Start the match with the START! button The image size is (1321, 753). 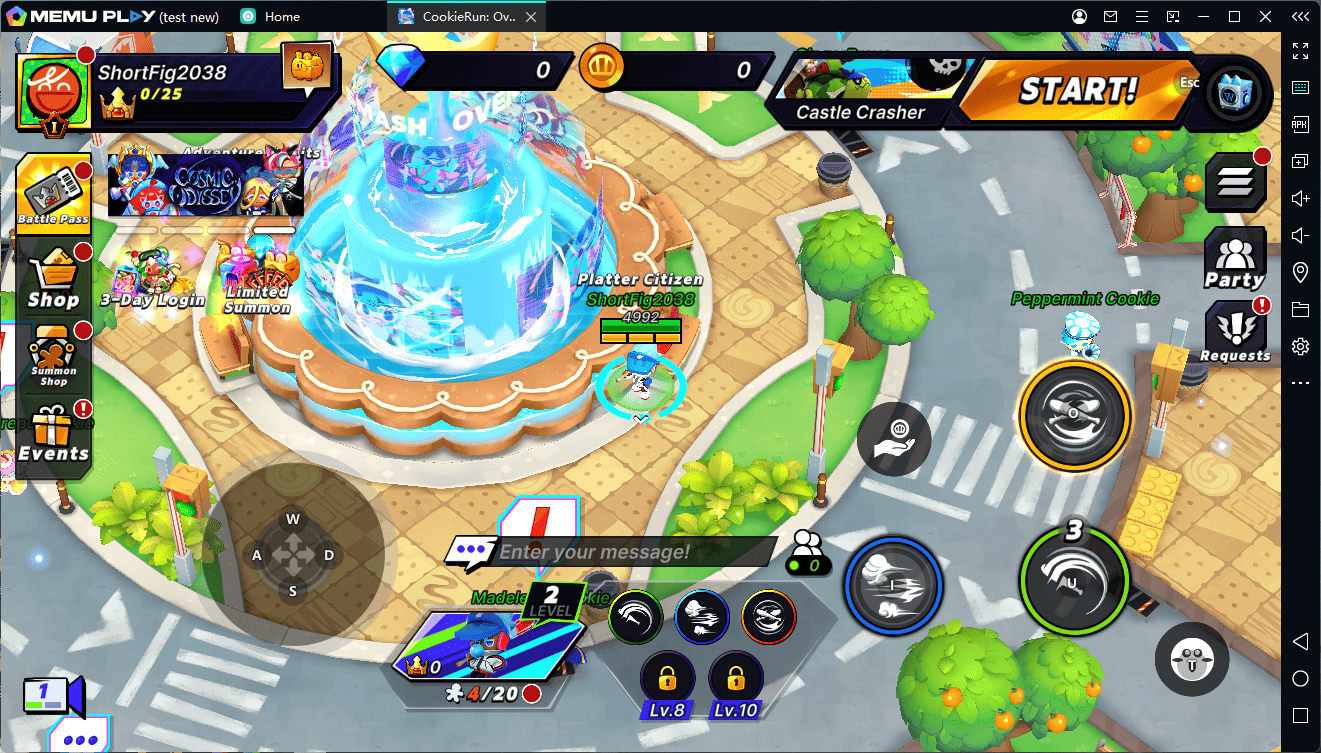1077,91
